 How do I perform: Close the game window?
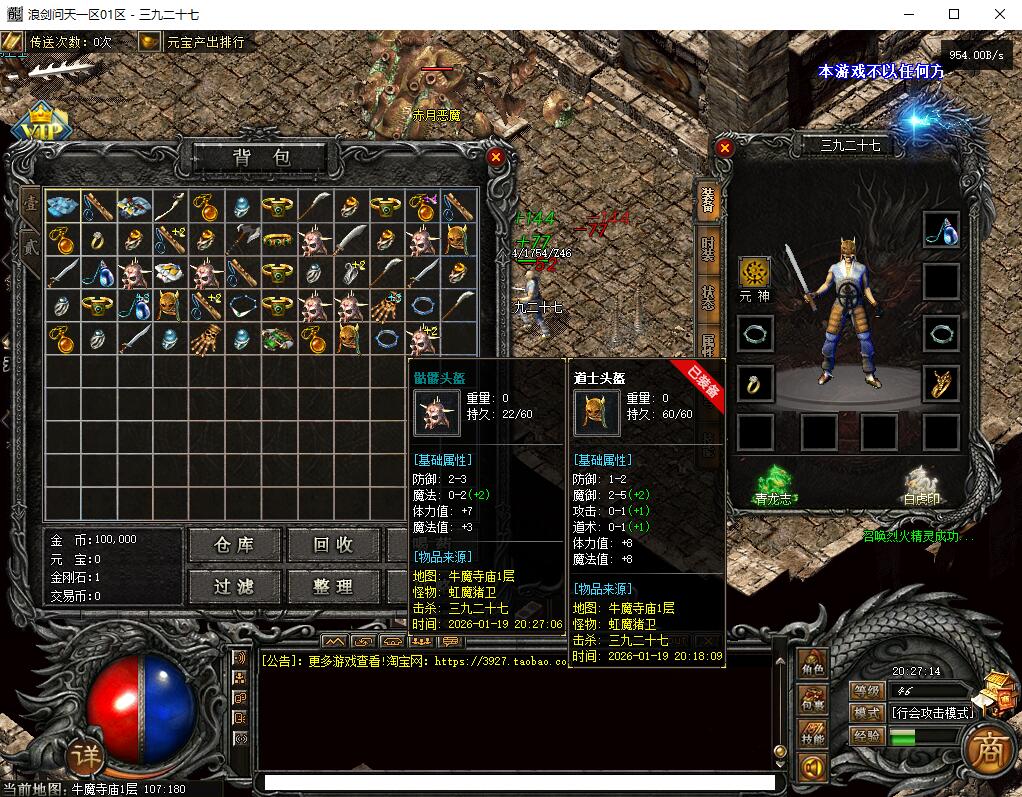point(999,14)
